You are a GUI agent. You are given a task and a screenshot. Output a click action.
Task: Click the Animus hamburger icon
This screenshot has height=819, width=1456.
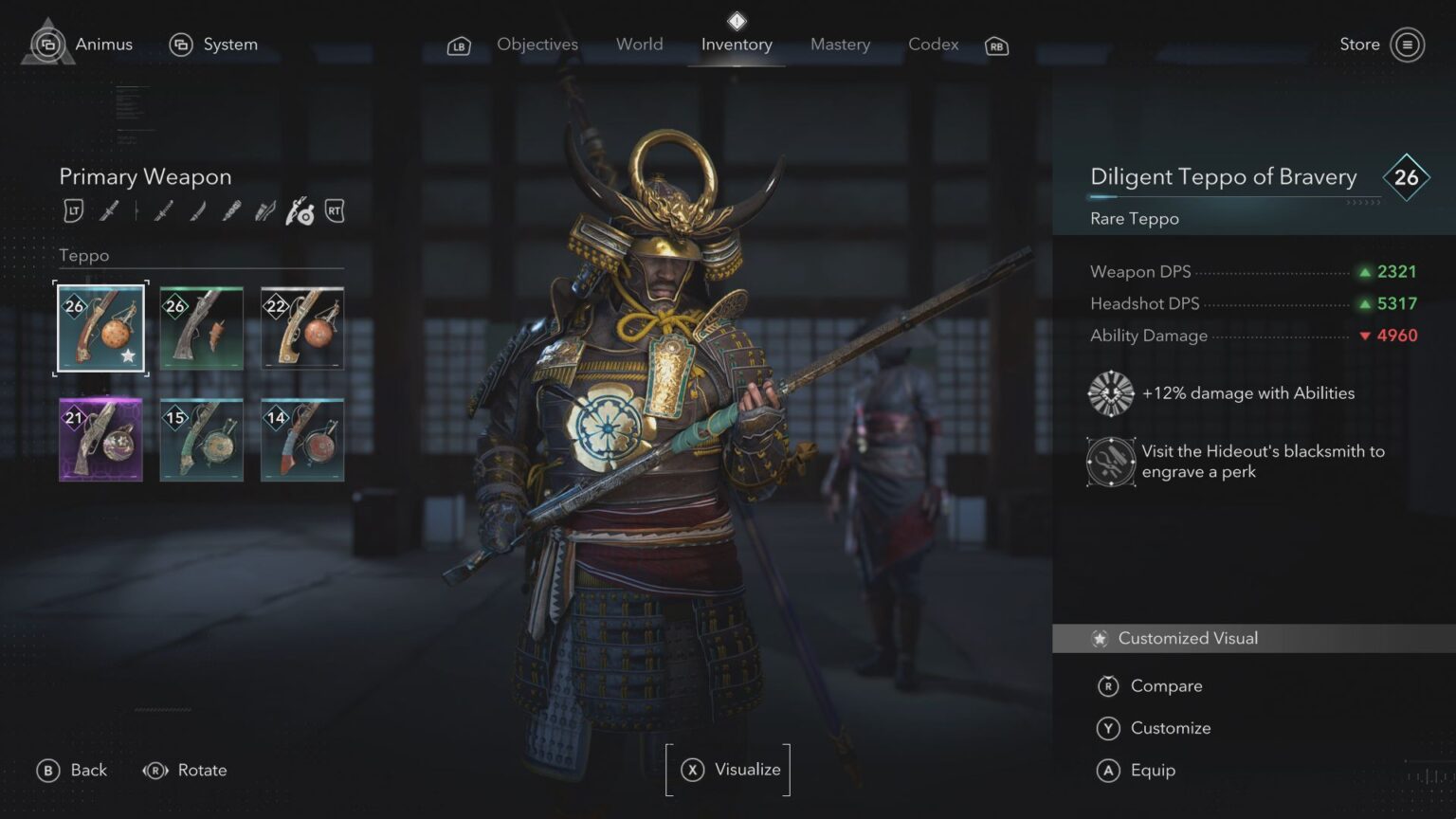click(47, 45)
